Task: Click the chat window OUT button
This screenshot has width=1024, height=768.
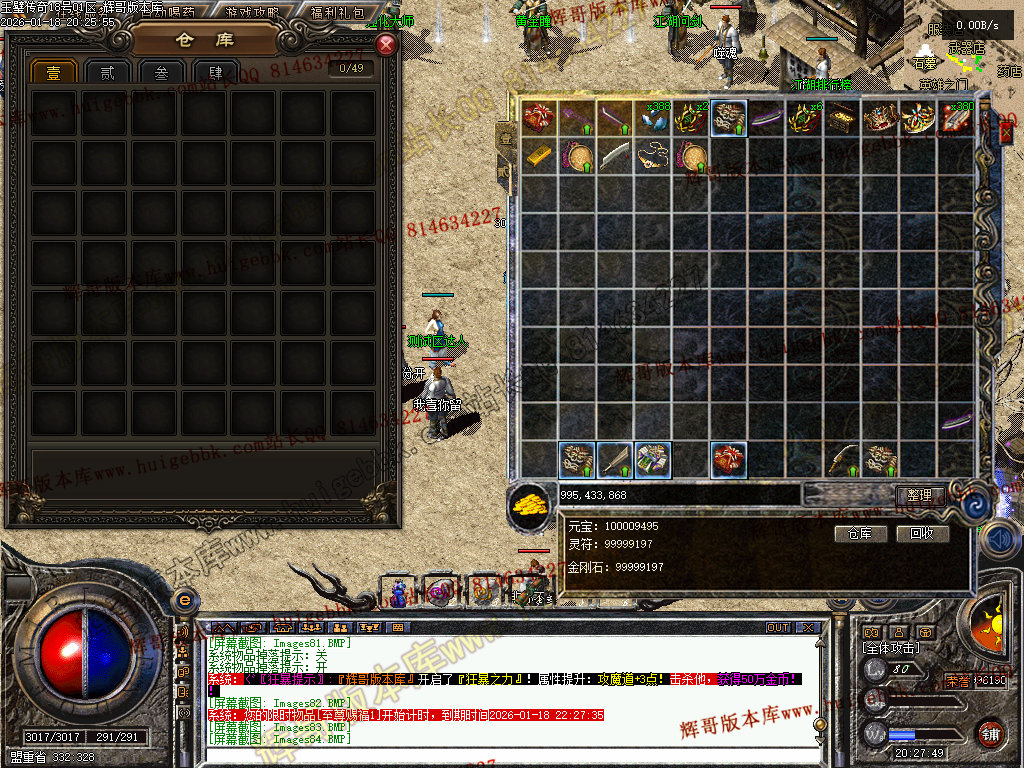Action: (778, 628)
